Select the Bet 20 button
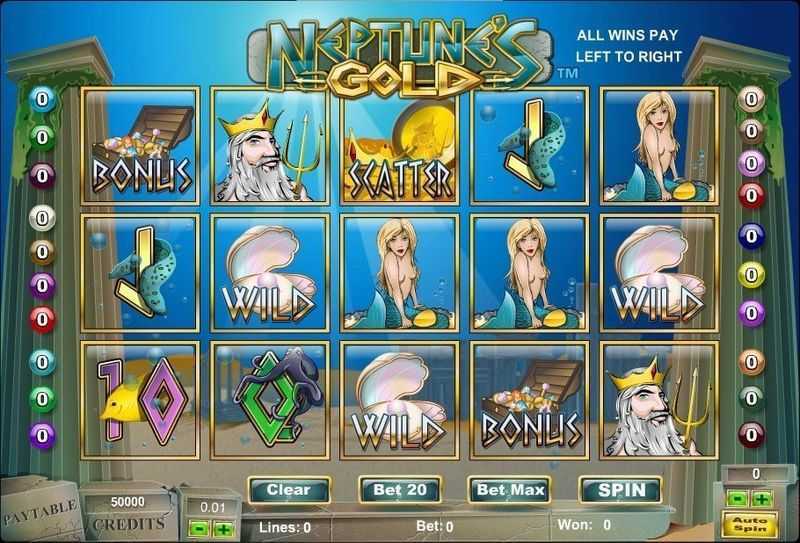Viewport: 800px width, 543px height. [x=400, y=490]
